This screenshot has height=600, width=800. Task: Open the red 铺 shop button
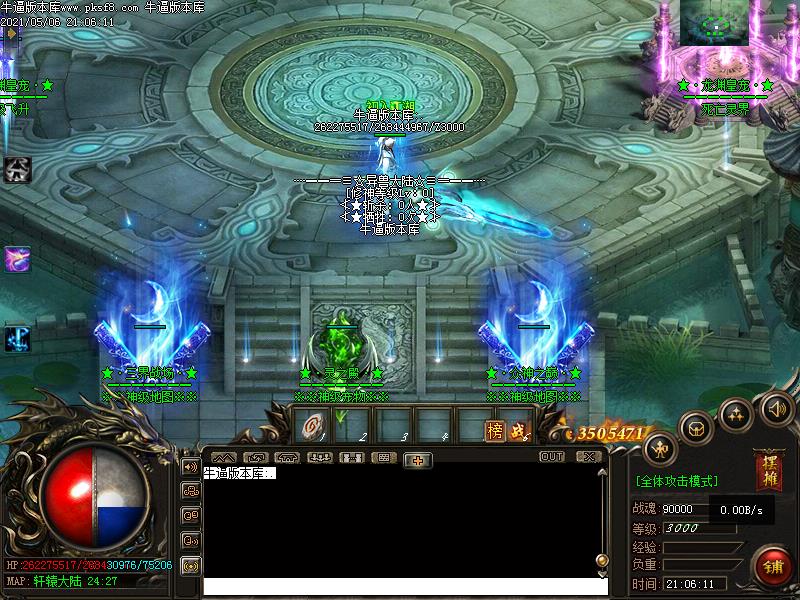pos(773,567)
